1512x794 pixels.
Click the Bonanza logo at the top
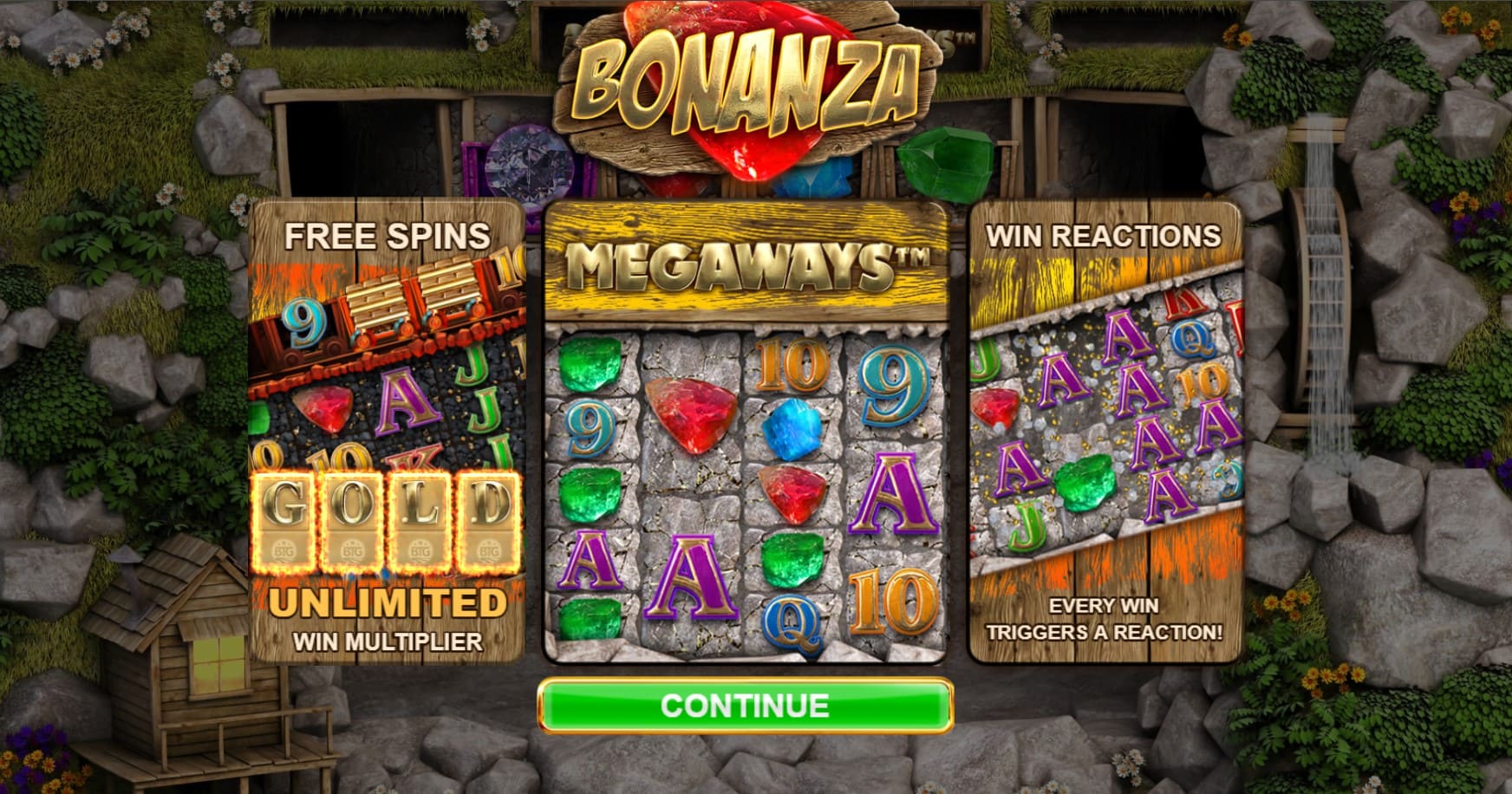(747, 82)
